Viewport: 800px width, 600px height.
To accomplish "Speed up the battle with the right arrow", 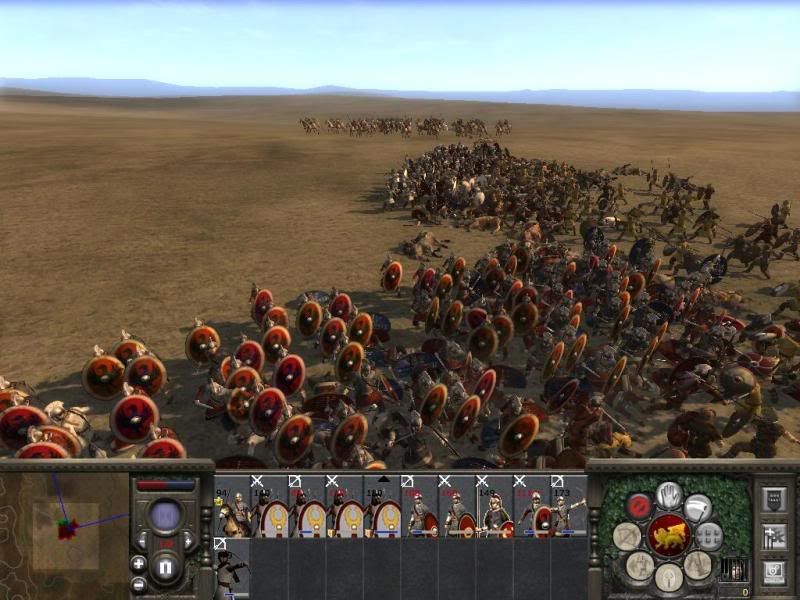I will (189, 542).
